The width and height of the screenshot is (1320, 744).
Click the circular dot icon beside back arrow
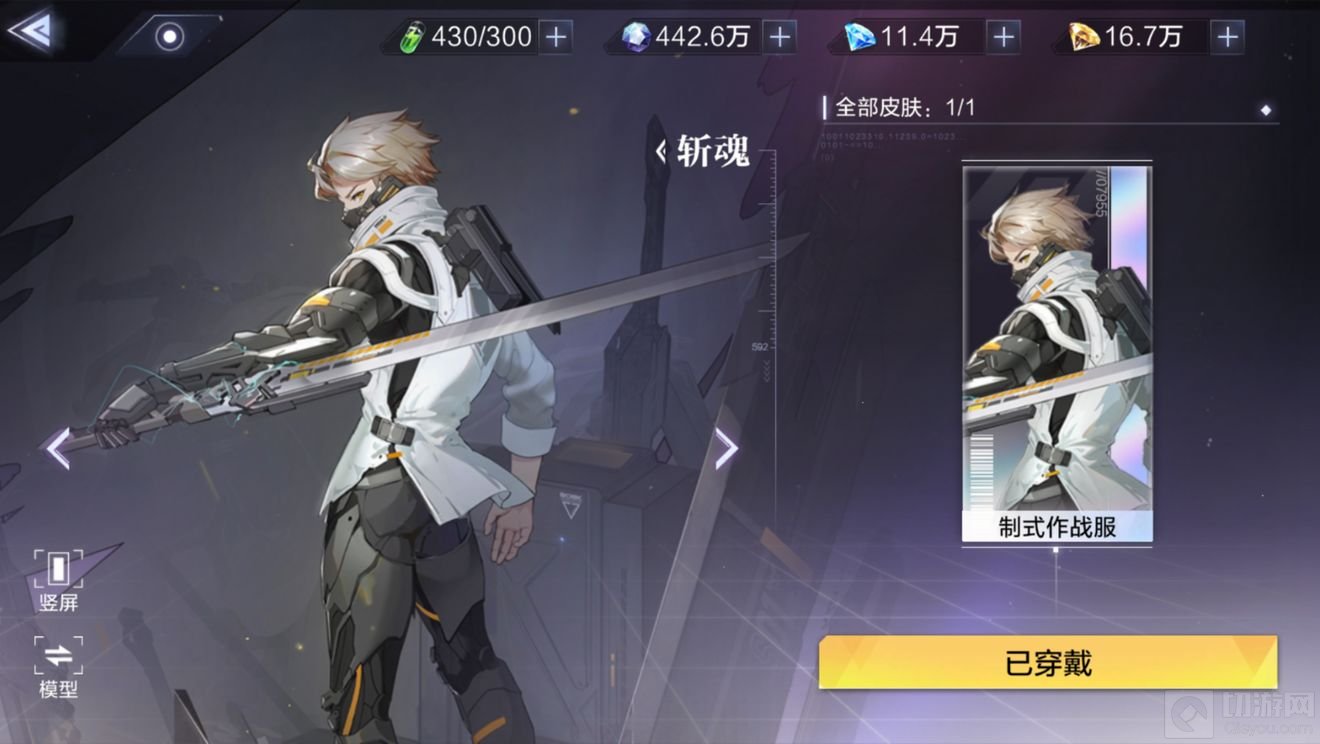pos(169,37)
